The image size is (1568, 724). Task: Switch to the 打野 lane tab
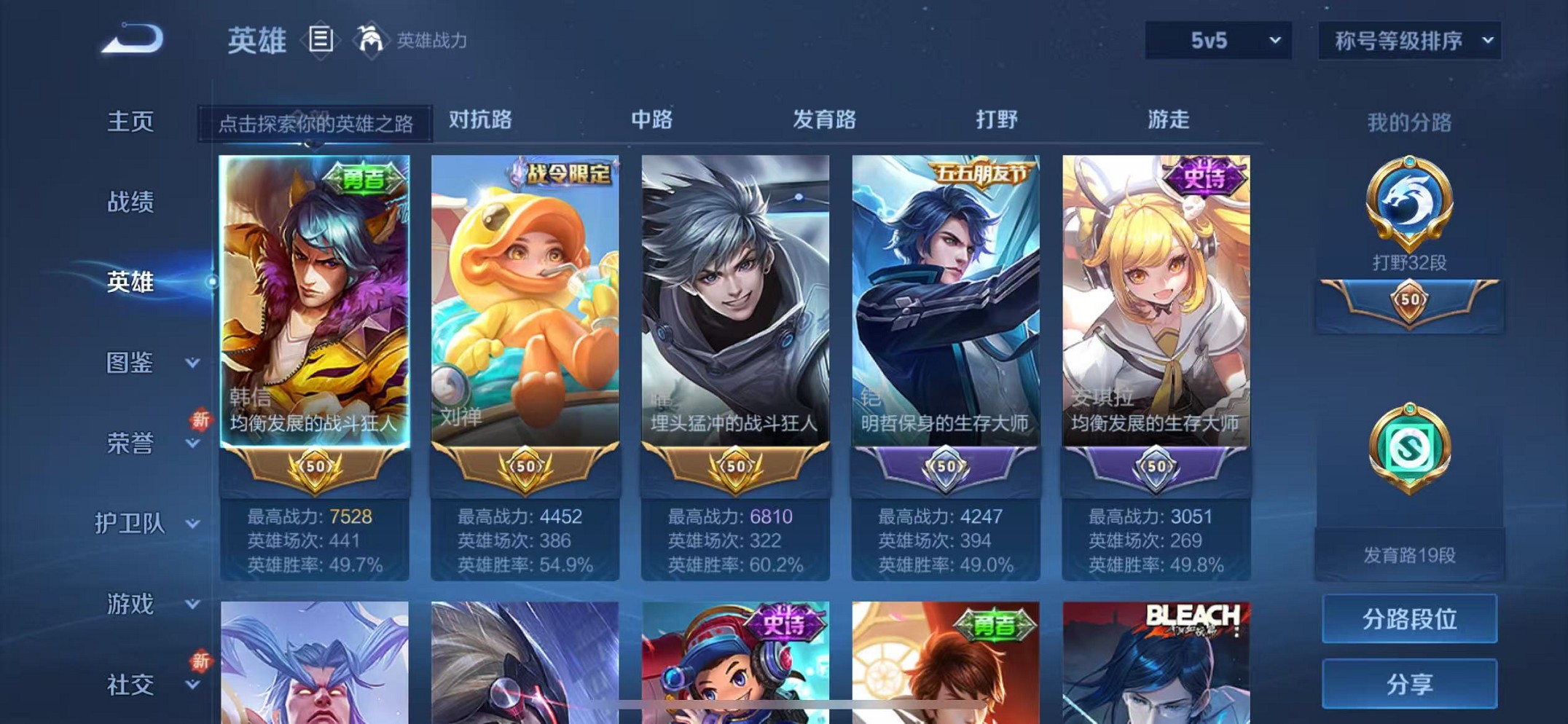tap(998, 120)
